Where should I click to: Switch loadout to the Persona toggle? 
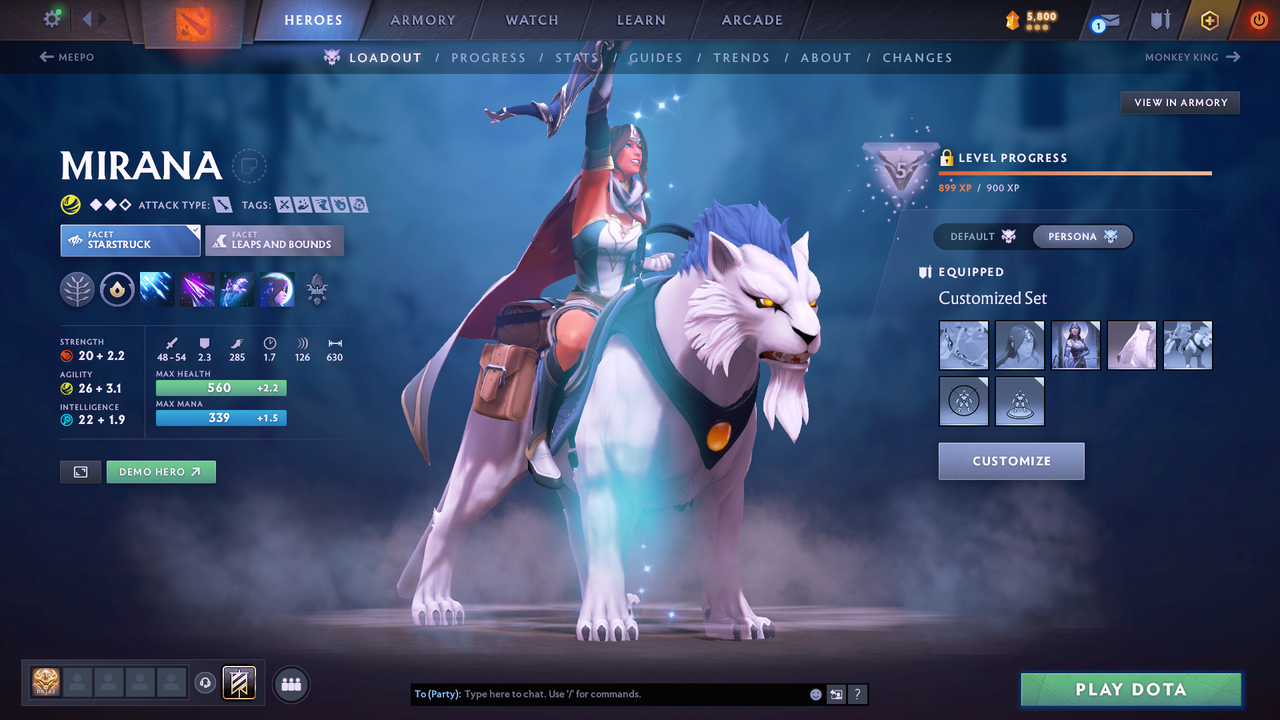coord(1082,236)
